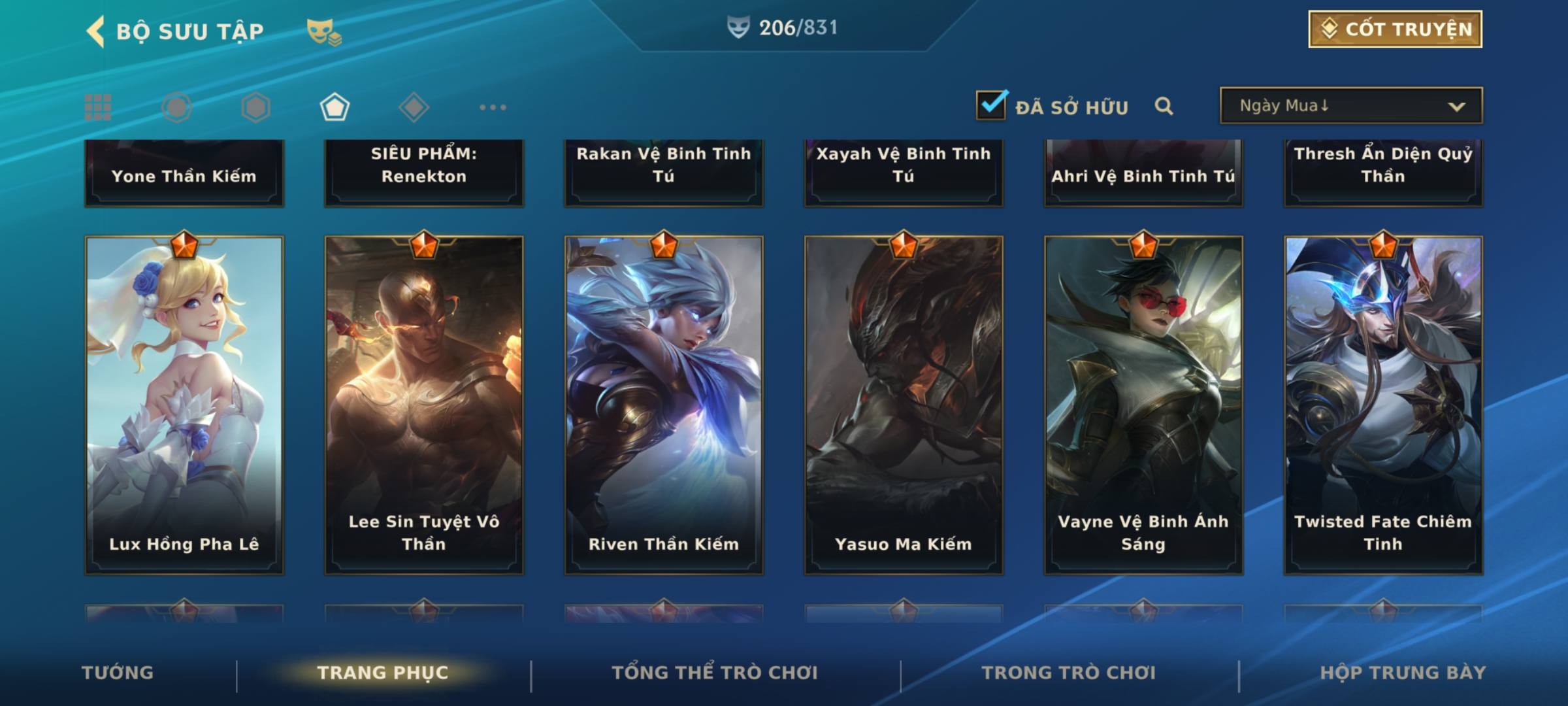Open the skin search magnifier
The image size is (1568, 706).
pos(1164,106)
